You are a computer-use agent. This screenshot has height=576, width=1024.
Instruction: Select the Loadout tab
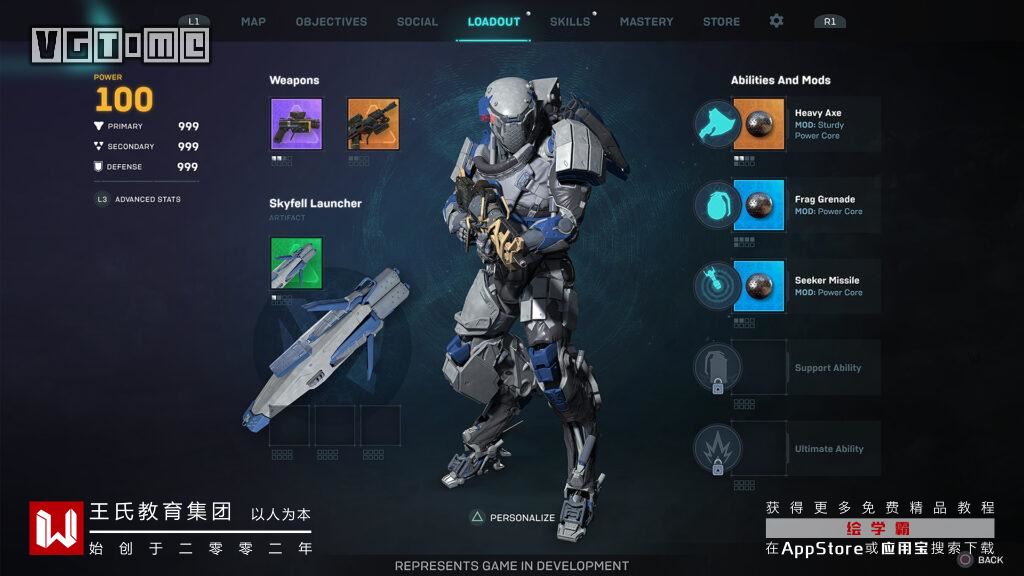[494, 22]
